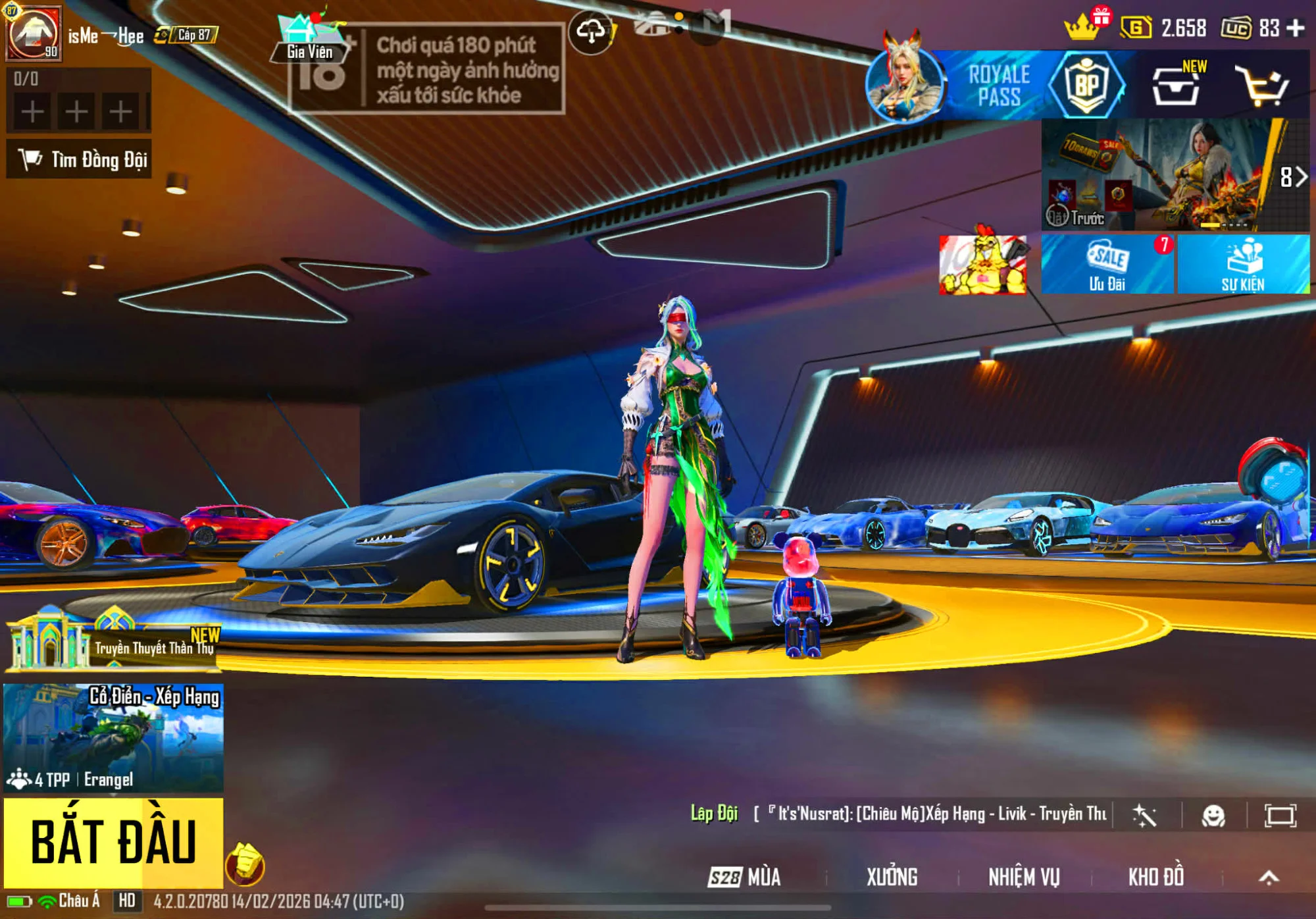Open the player profile avatar
This screenshot has height=919, width=1316.
pos(33,33)
